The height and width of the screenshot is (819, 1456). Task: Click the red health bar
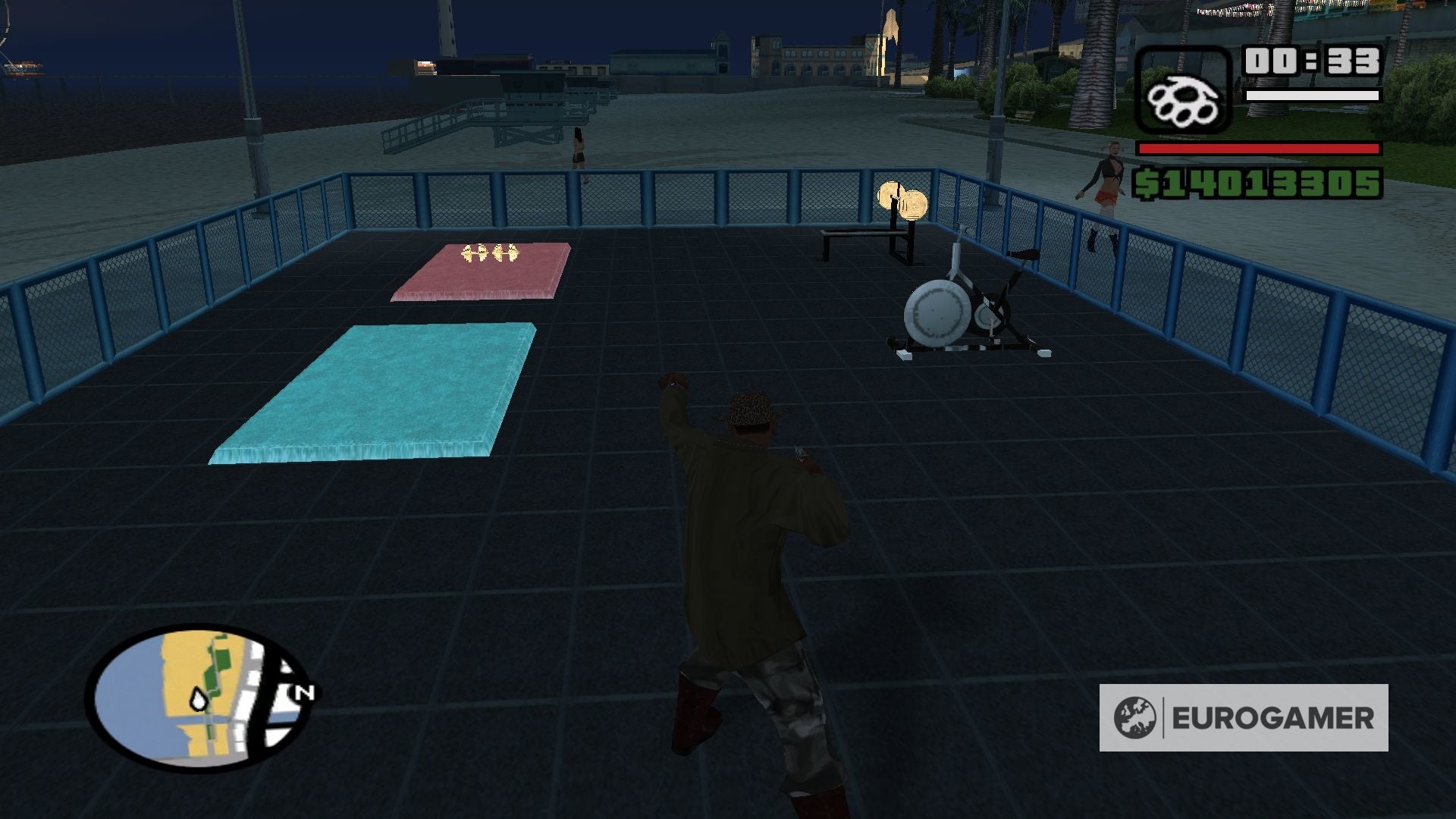[1259, 149]
